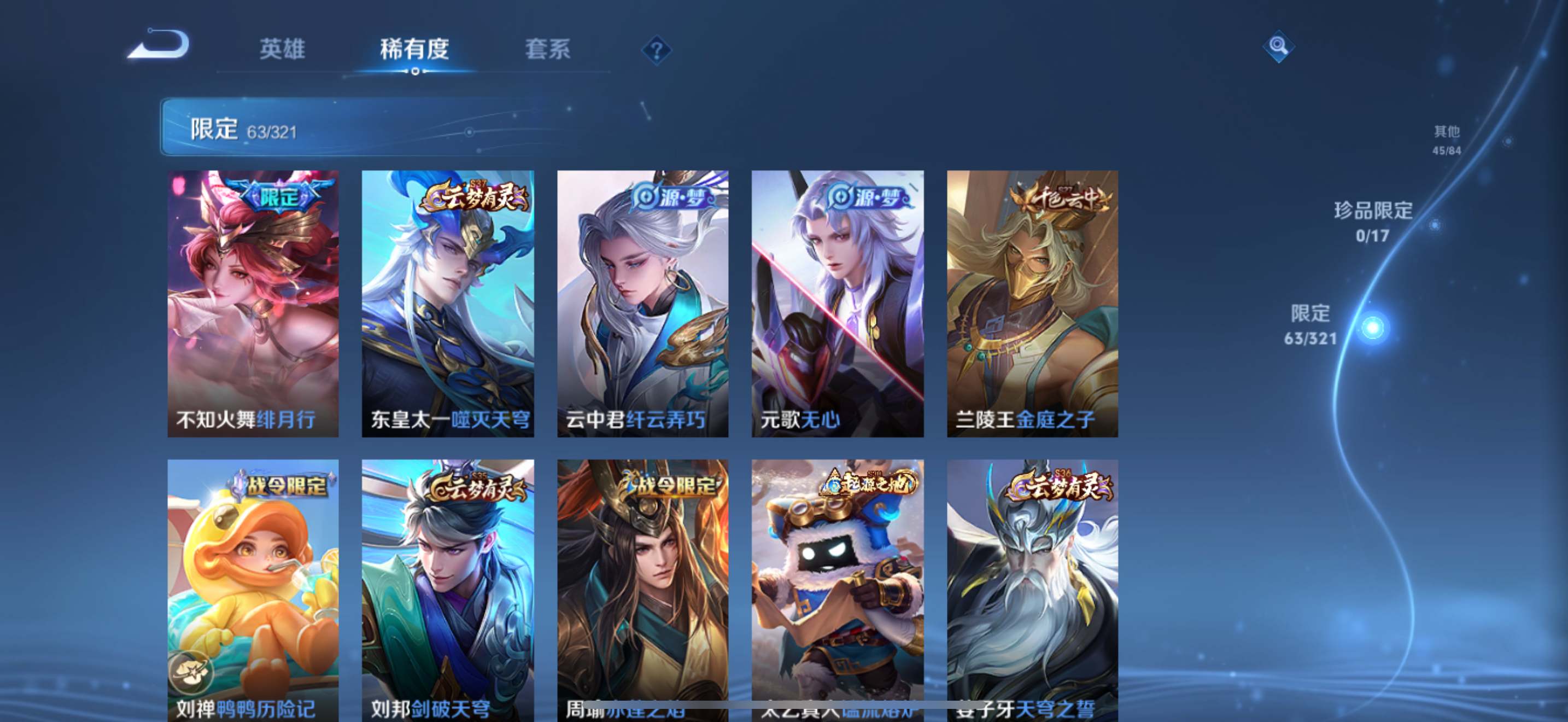The width and height of the screenshot is (1568, 722).
Task: Select the 元歌 无心 skin card
Action: [838, 303]
